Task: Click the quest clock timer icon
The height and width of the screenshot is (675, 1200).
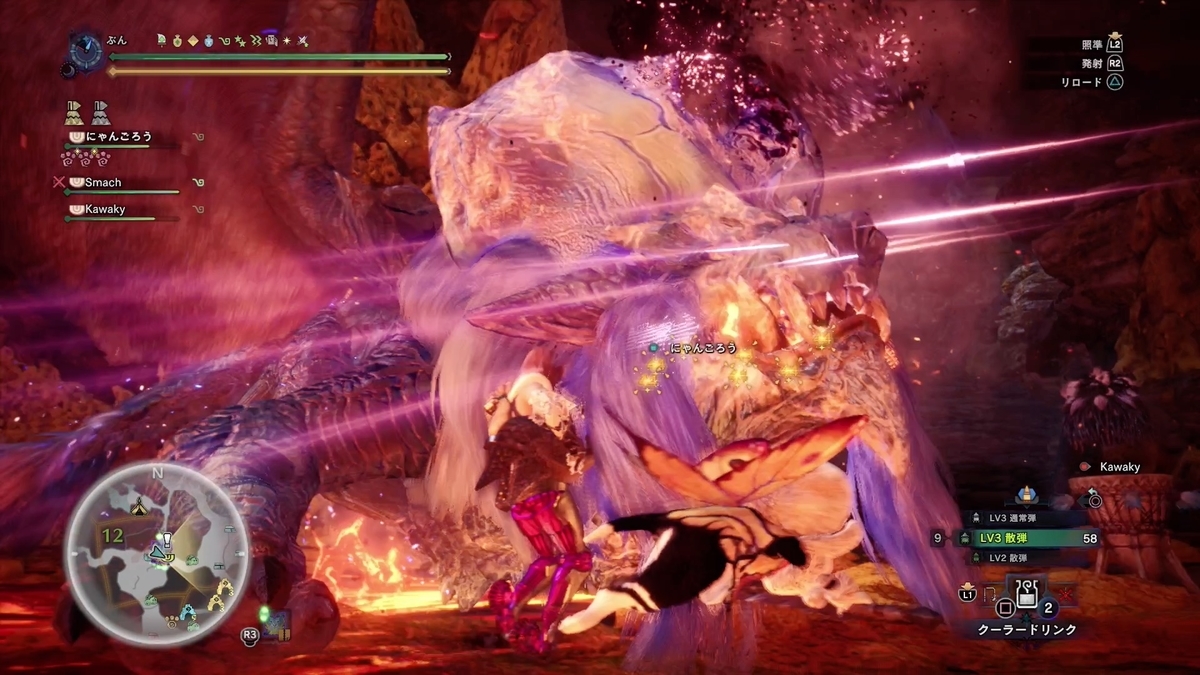Action: 83,48
